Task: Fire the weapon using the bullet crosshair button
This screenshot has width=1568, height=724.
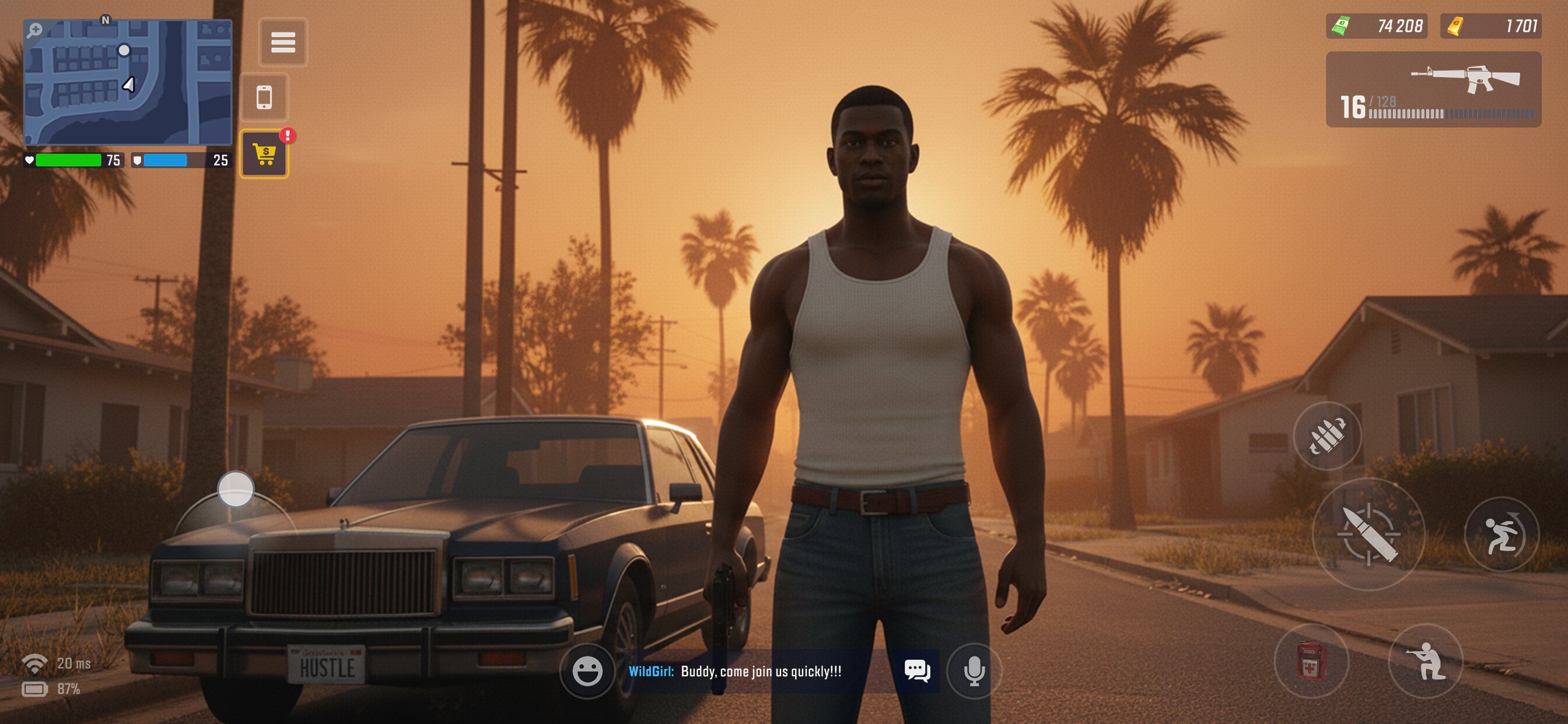Action: (x=1368, y=533)
